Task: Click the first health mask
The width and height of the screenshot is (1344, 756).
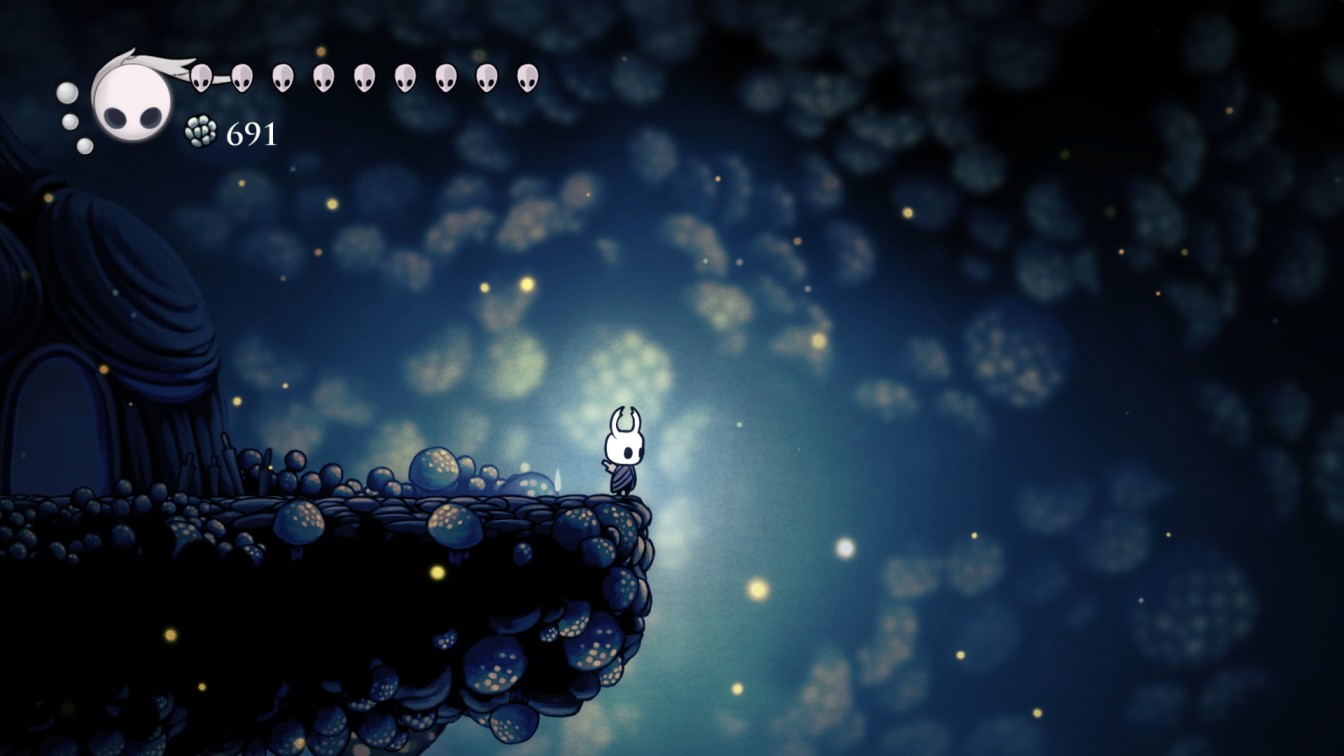Action: point(202,77)
